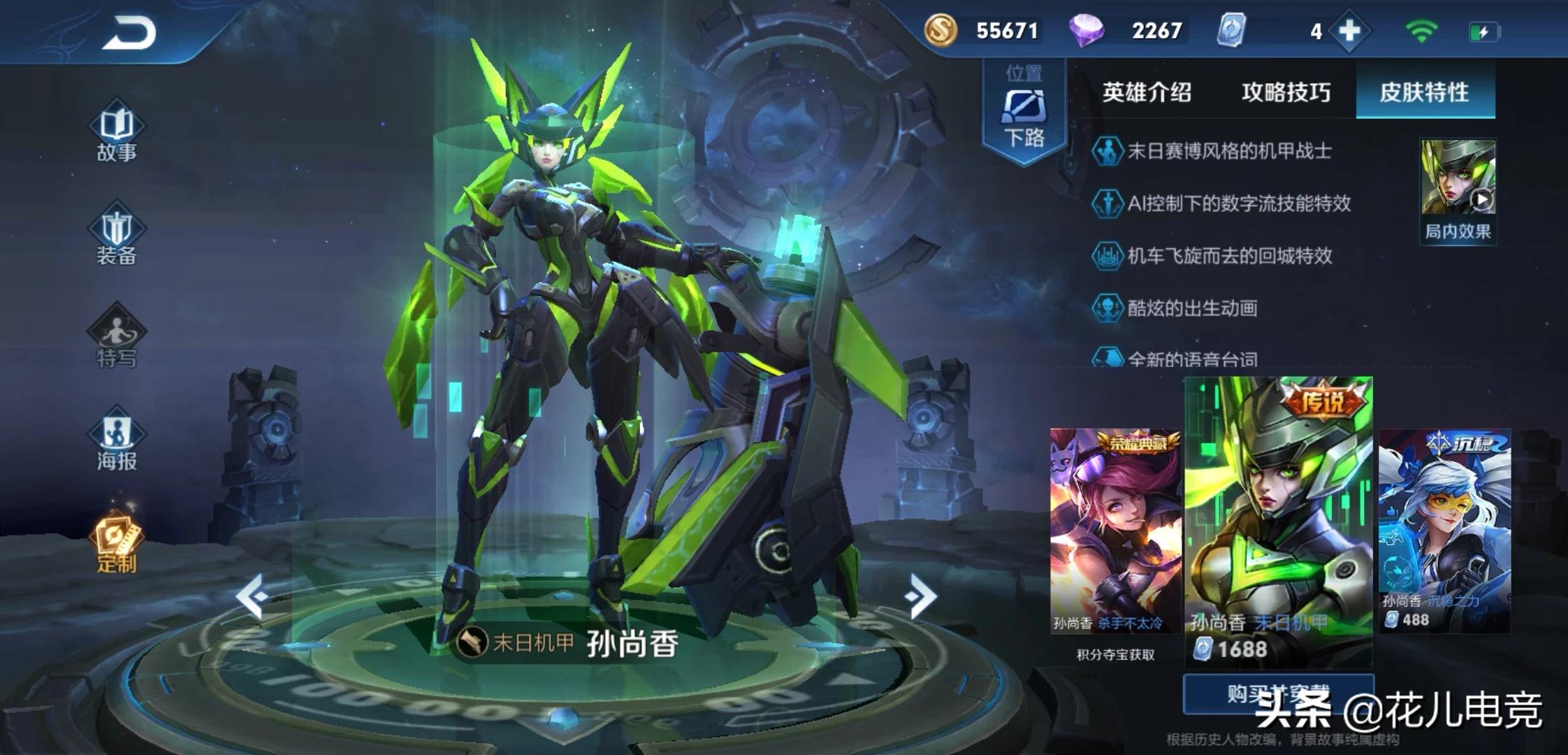This screenshot has width=1568, height=755.
Task: Switch to the 攻略技巧 tab
Action: tap(1286, 92)
